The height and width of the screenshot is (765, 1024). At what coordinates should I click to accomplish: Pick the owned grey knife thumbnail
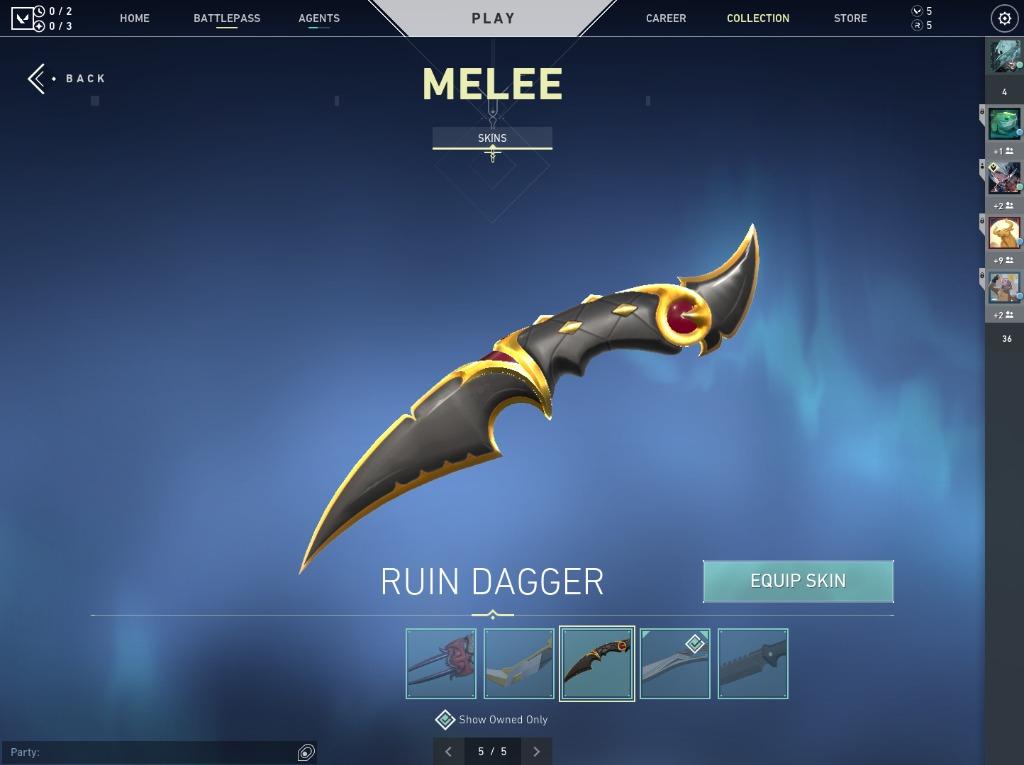(675, 663)
